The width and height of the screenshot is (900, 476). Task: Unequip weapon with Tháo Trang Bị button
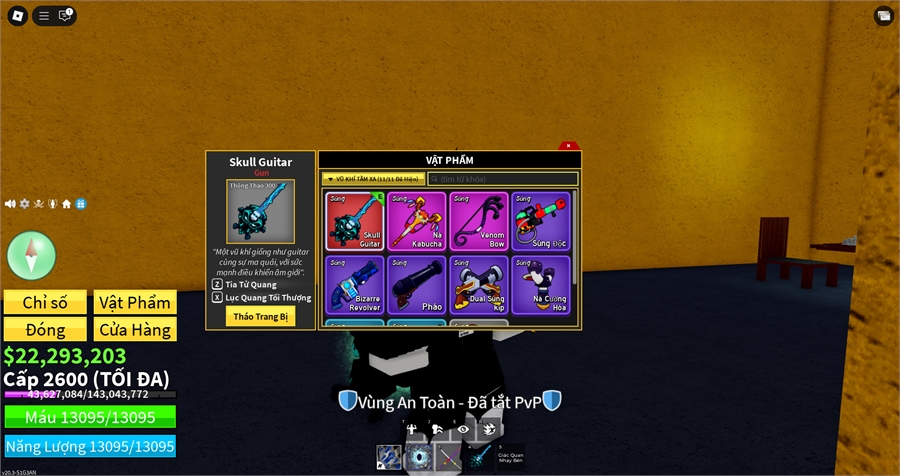[x=260, y=316]
